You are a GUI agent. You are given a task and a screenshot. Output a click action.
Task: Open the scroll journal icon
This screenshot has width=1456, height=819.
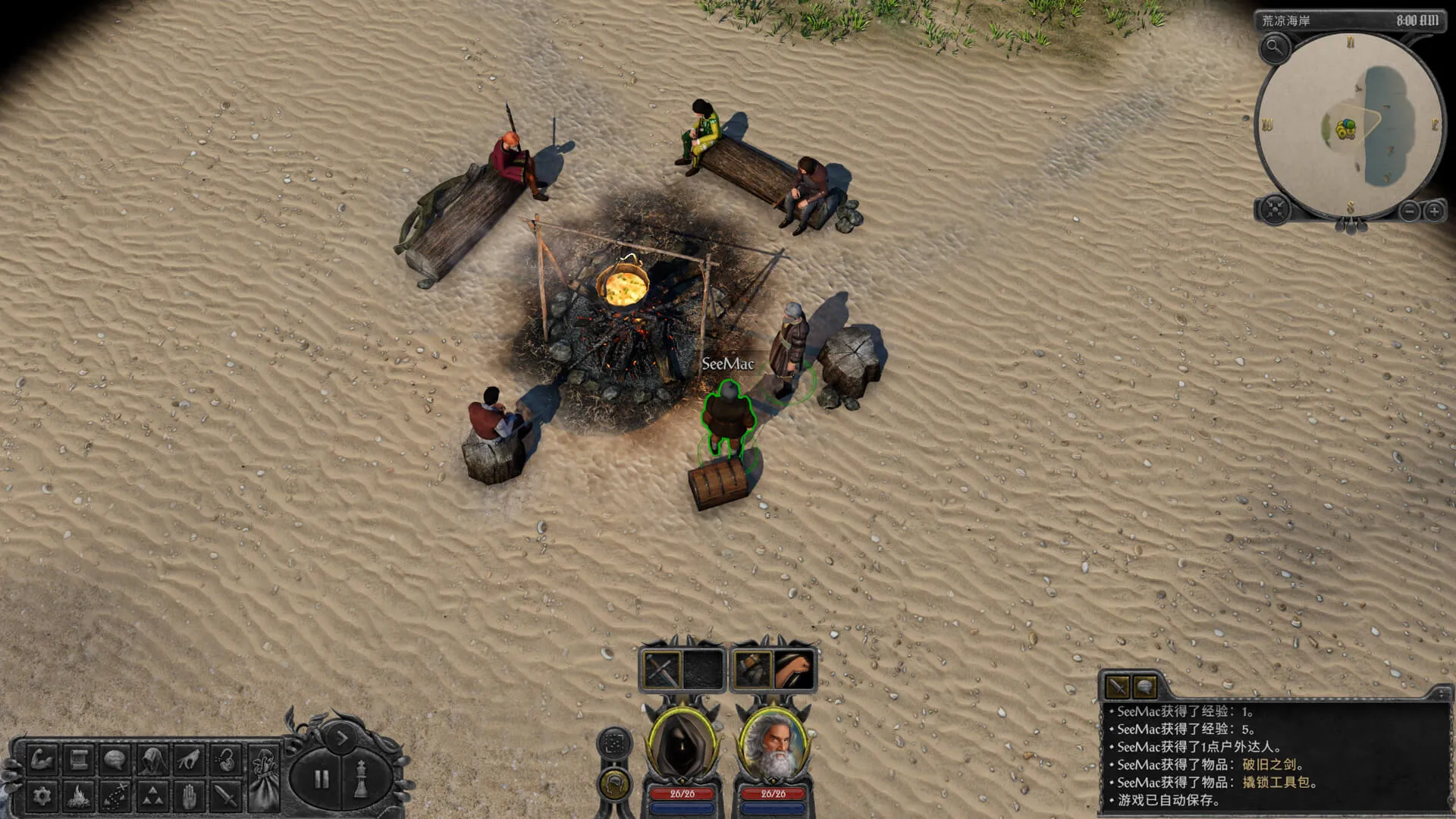79,759
